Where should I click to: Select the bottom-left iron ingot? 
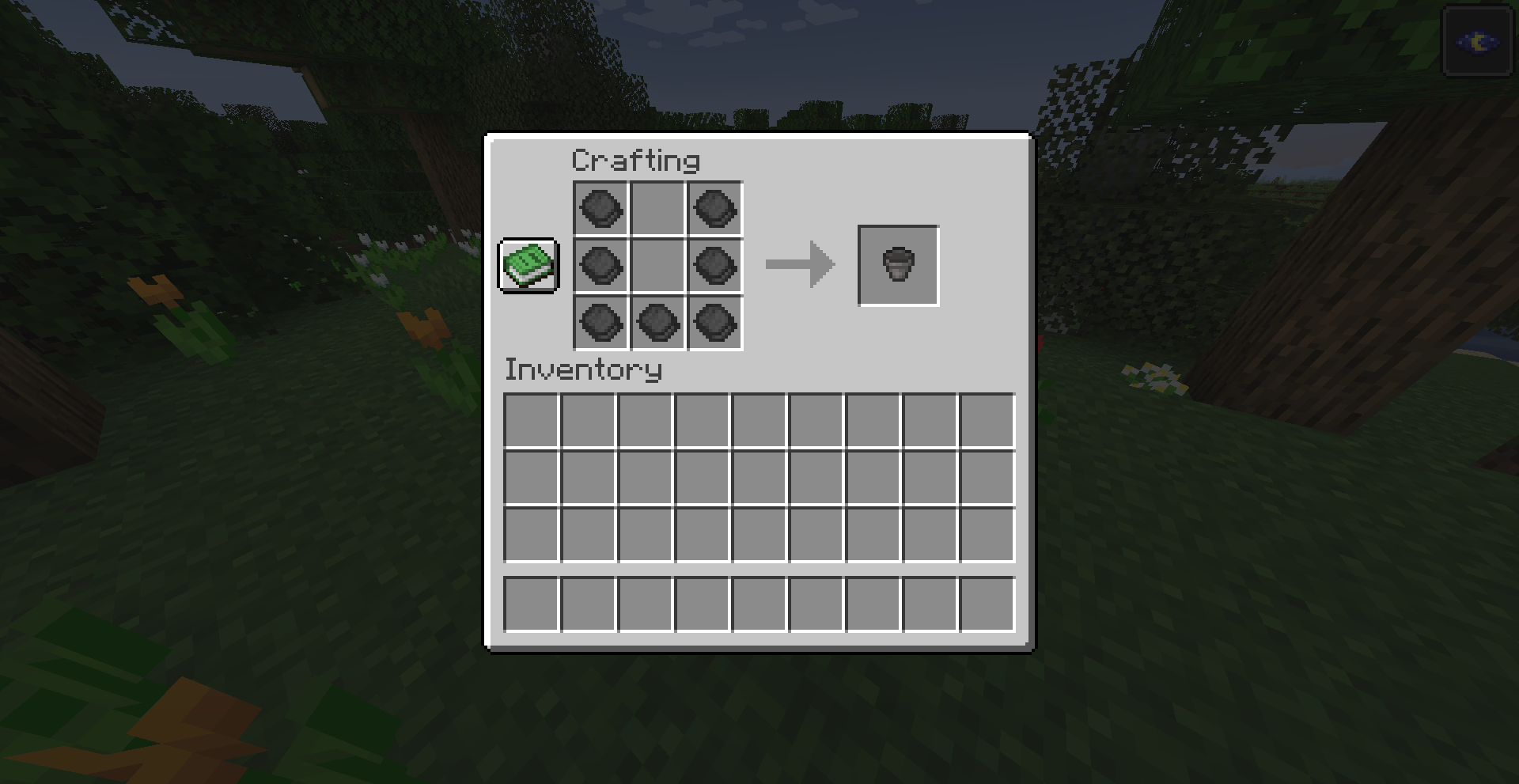click(x=600, y=323)
